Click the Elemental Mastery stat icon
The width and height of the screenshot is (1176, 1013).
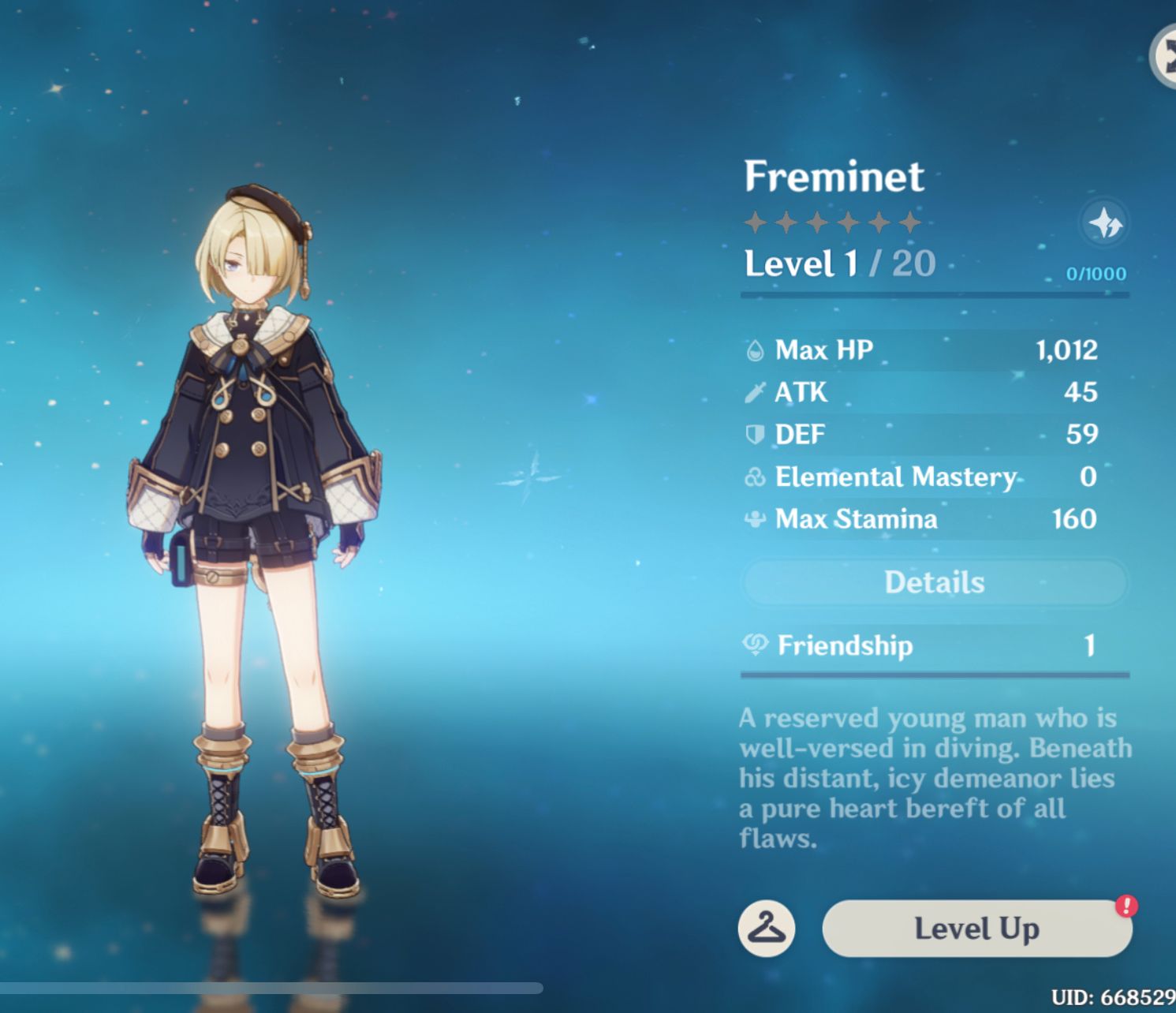(x=754, y=477)
